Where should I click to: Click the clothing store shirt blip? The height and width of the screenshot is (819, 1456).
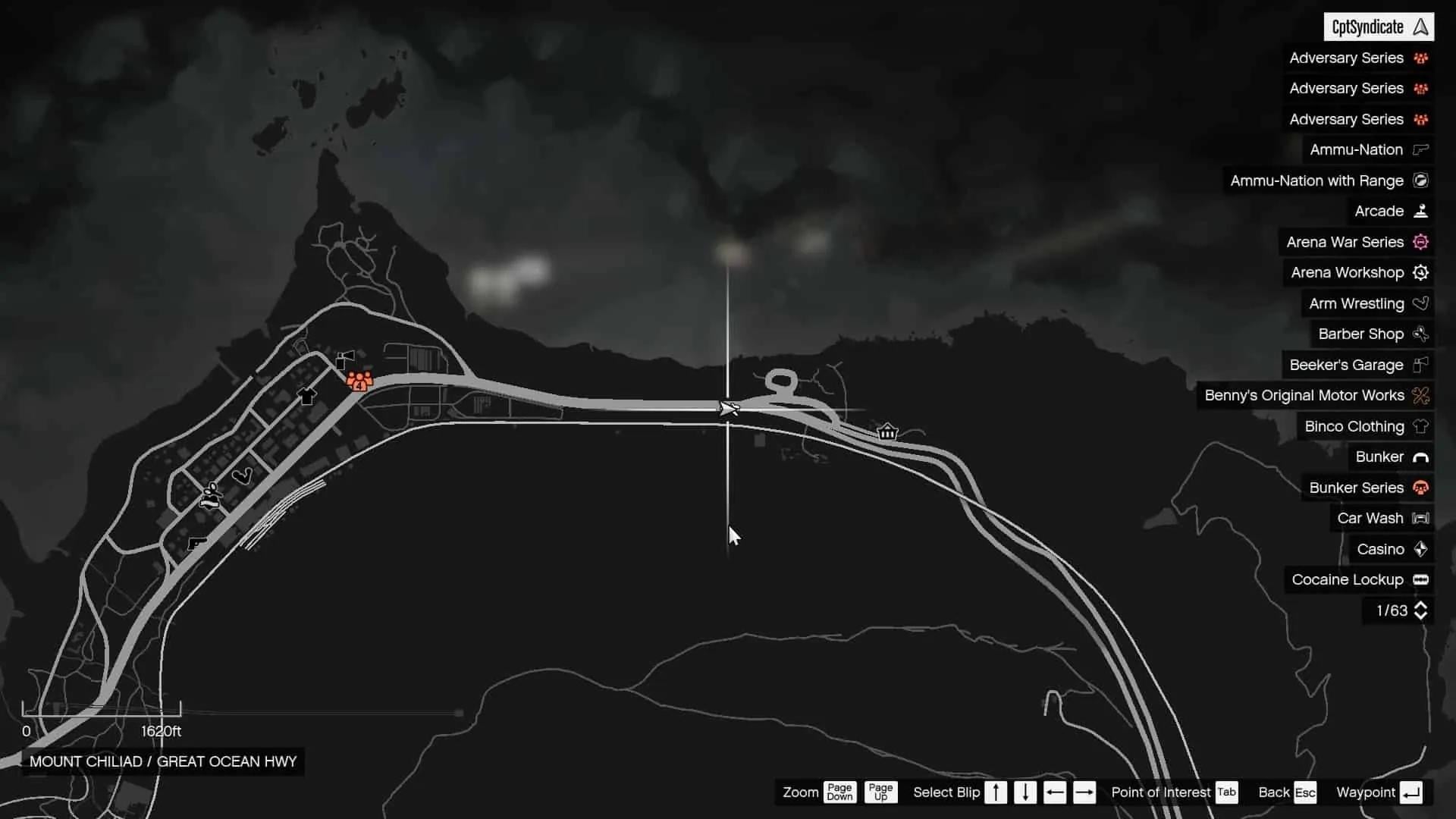tap(307, 396)
